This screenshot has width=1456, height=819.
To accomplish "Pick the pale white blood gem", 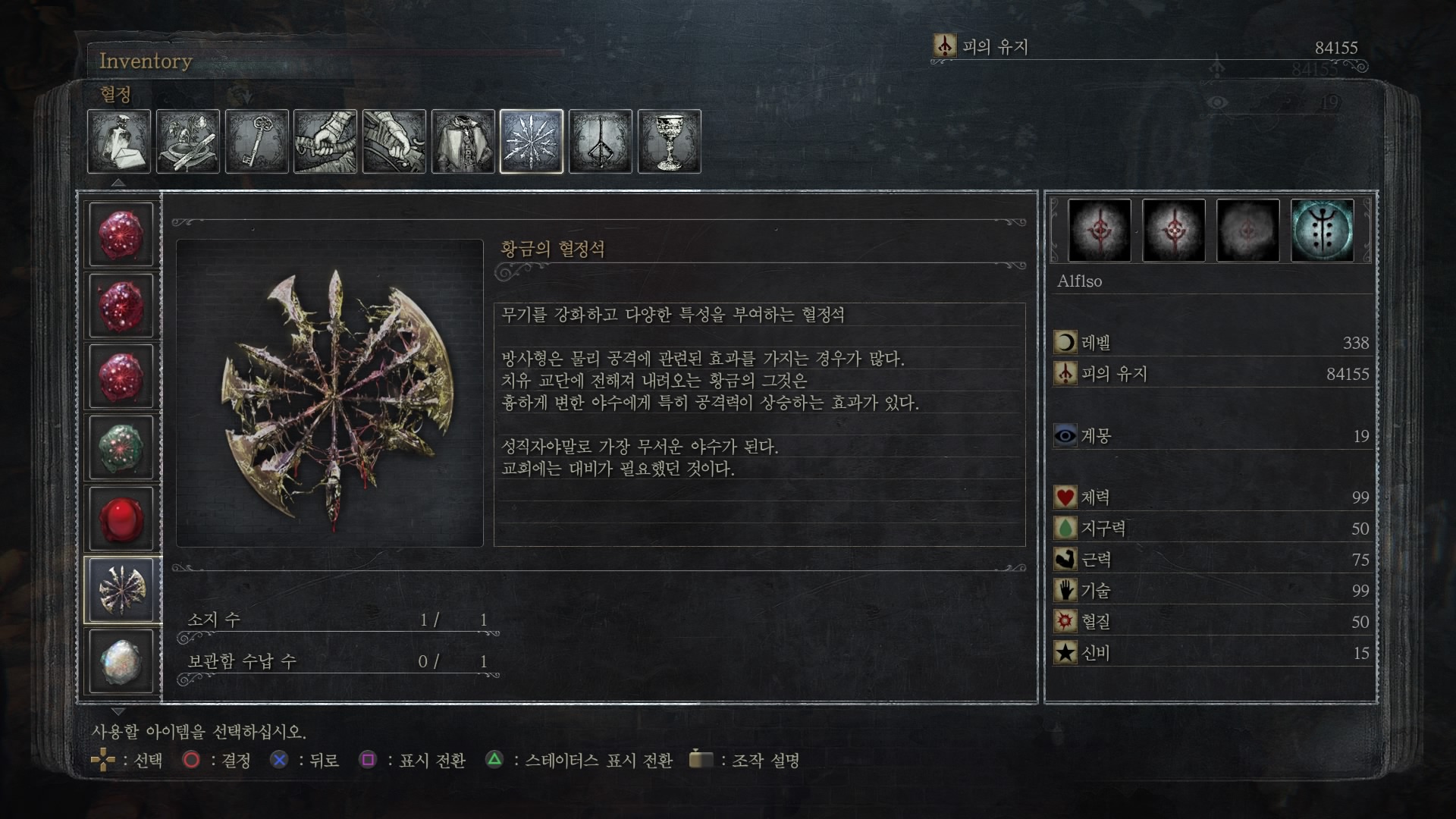I will click(x=121, y=661).
